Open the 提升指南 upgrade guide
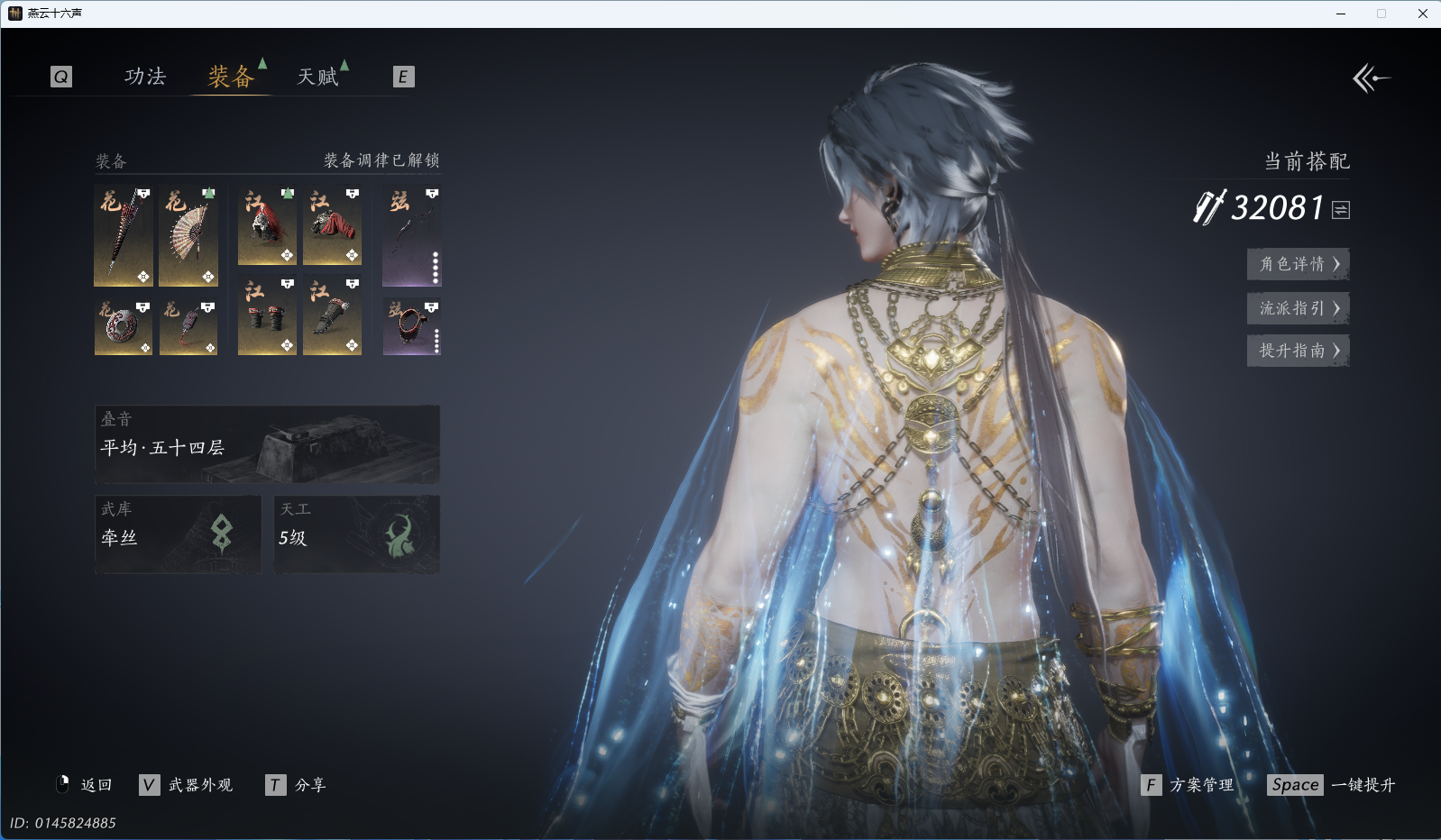 (x=1298, y=351)
